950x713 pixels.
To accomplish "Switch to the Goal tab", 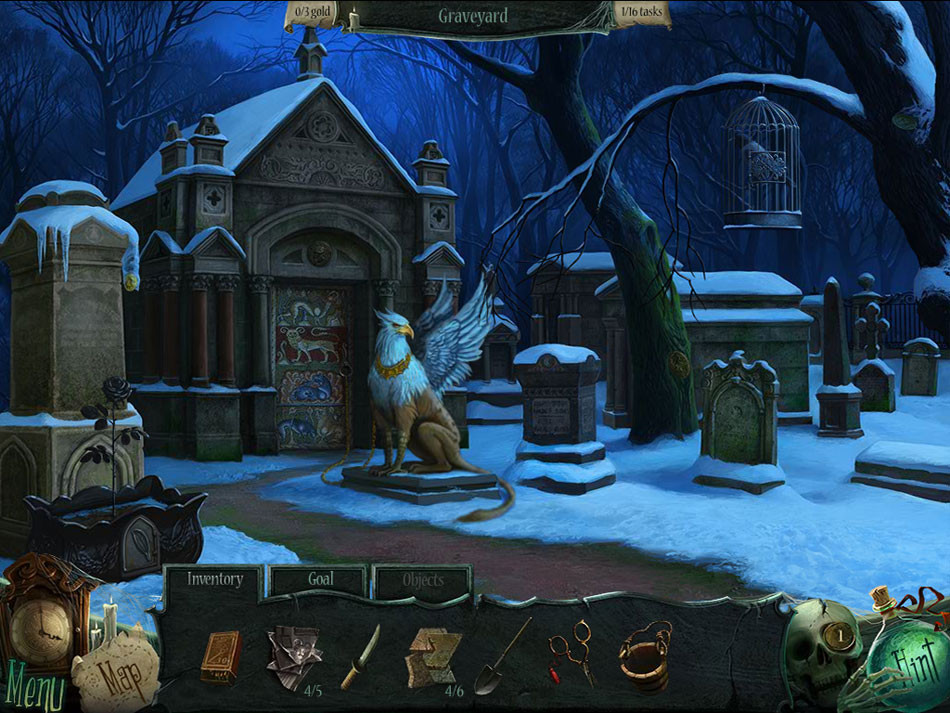I will click(320, 579).
